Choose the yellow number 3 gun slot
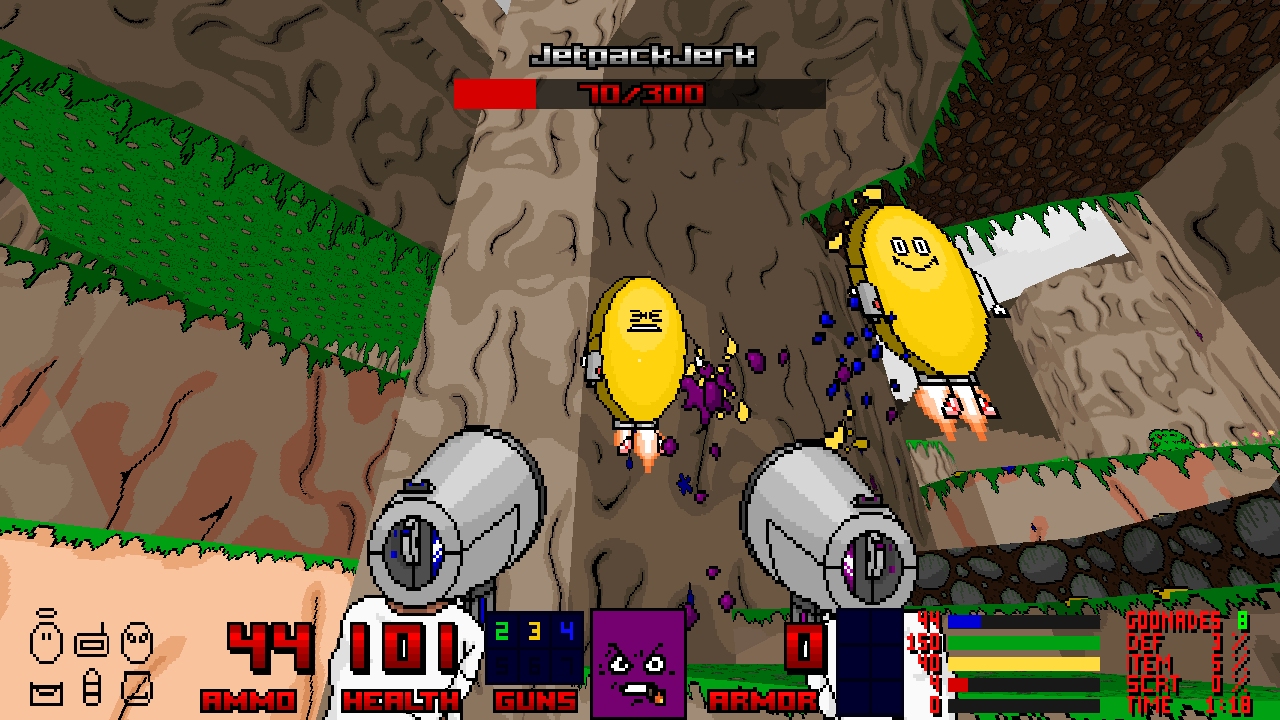 coord(534,631)
